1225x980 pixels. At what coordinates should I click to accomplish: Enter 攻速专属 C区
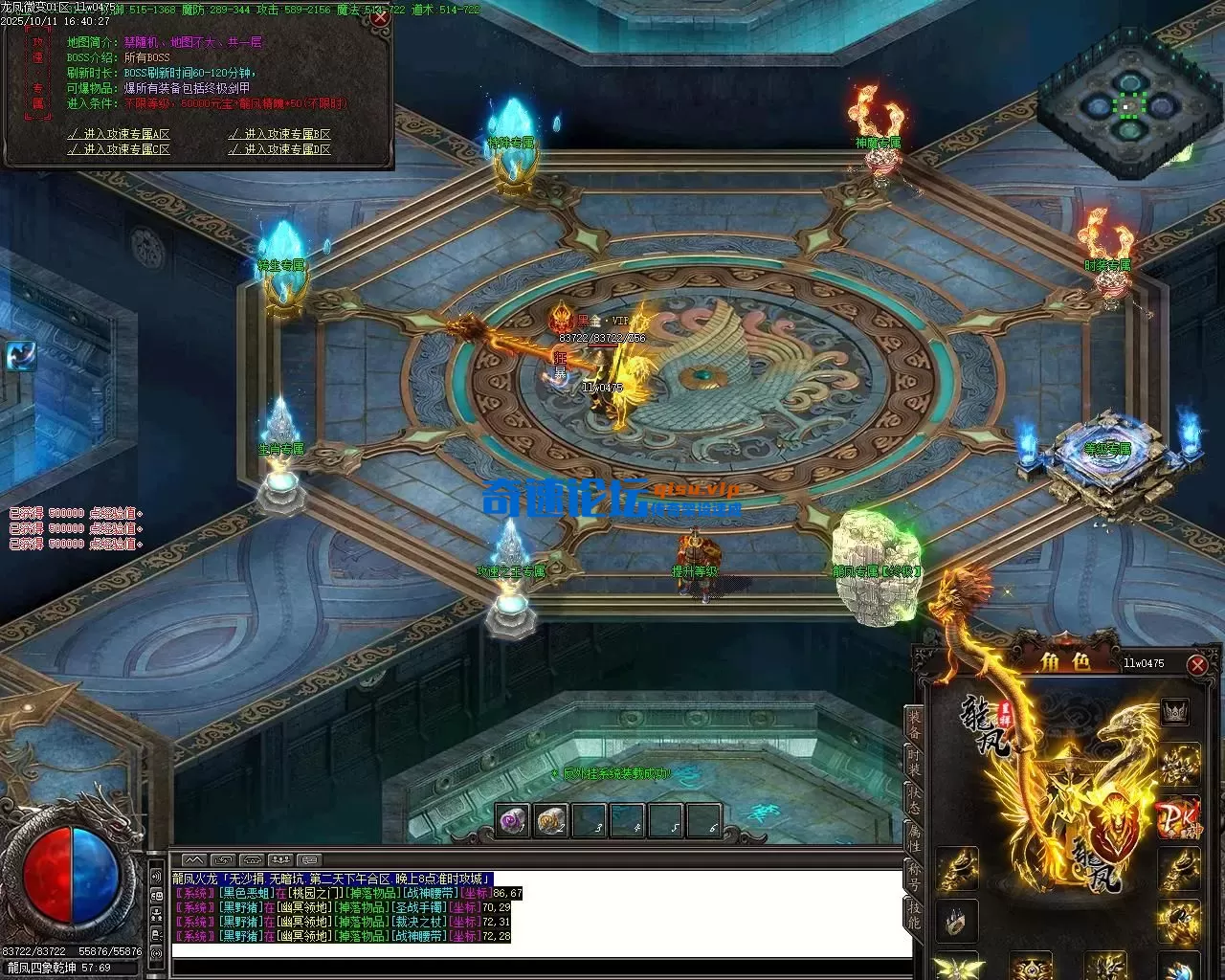click(x=119, y=149)
